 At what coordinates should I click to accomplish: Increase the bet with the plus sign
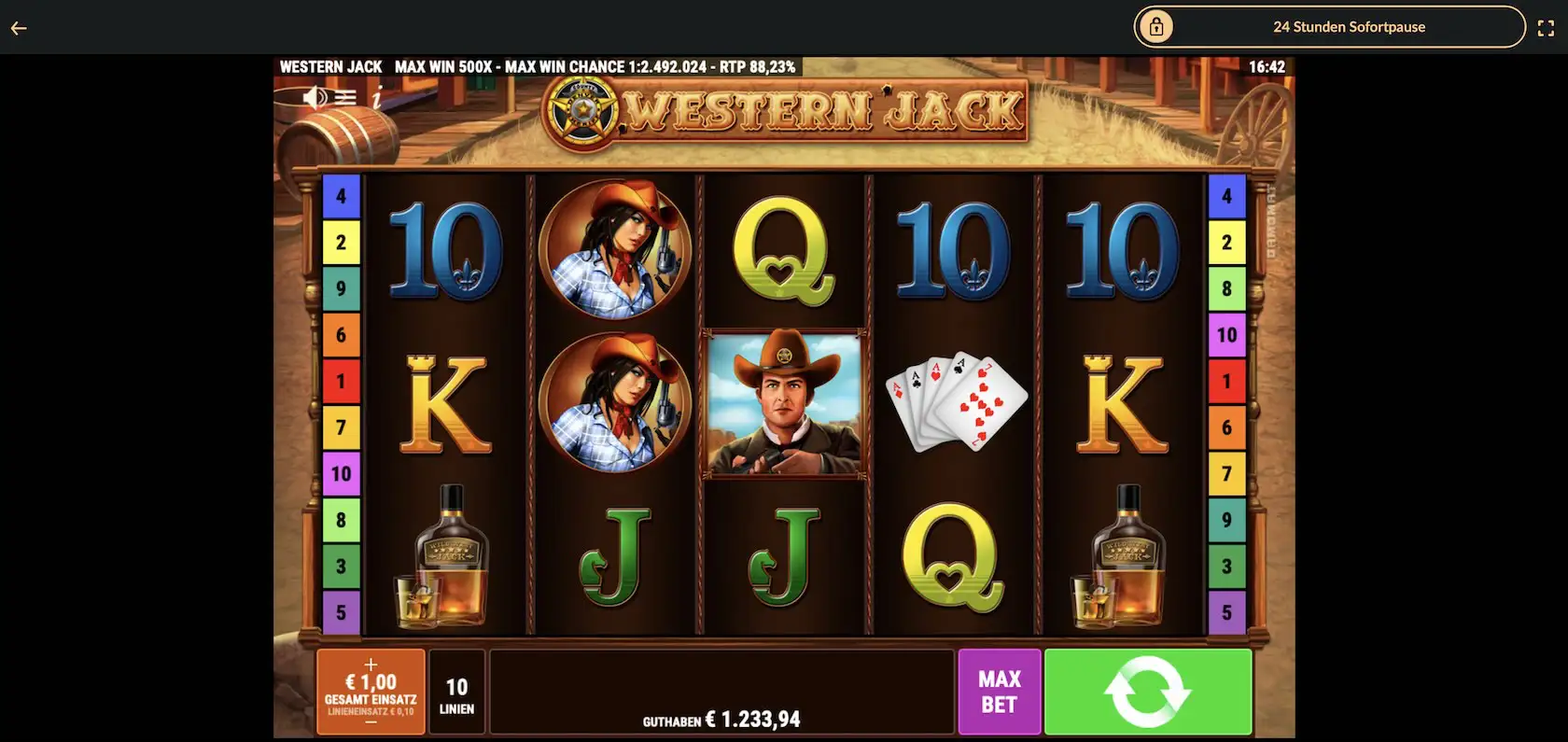pos(371,665)
